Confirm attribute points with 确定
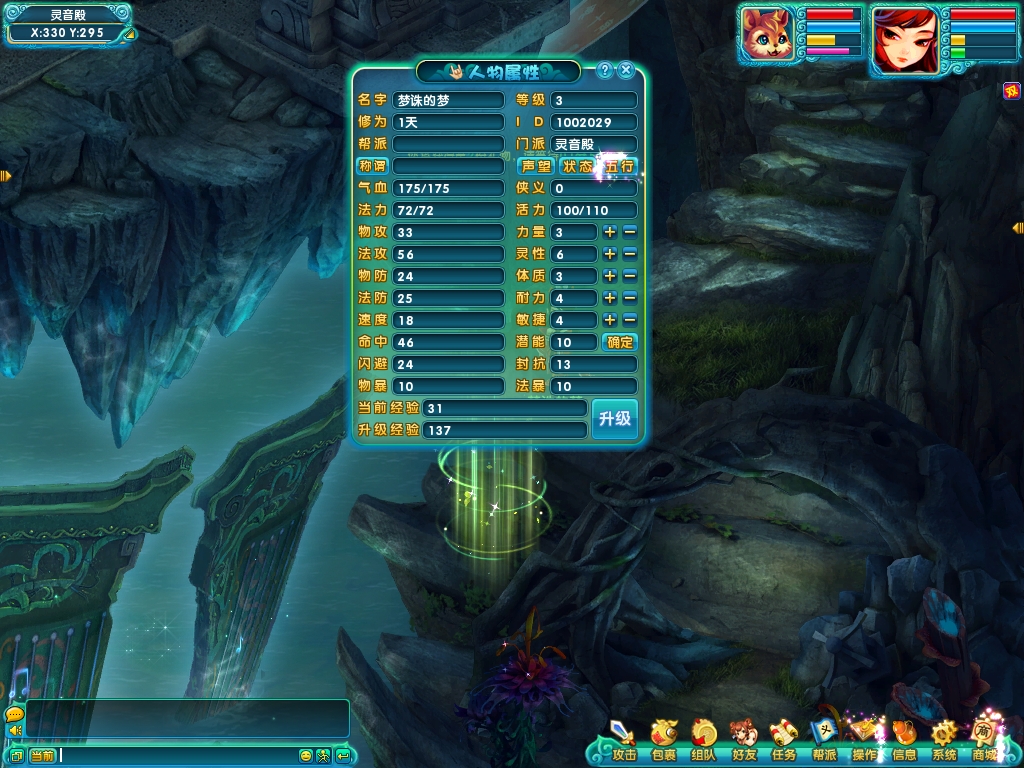Image resolution: width=1024 pixels, height=768 pixels. pos(620,342)
